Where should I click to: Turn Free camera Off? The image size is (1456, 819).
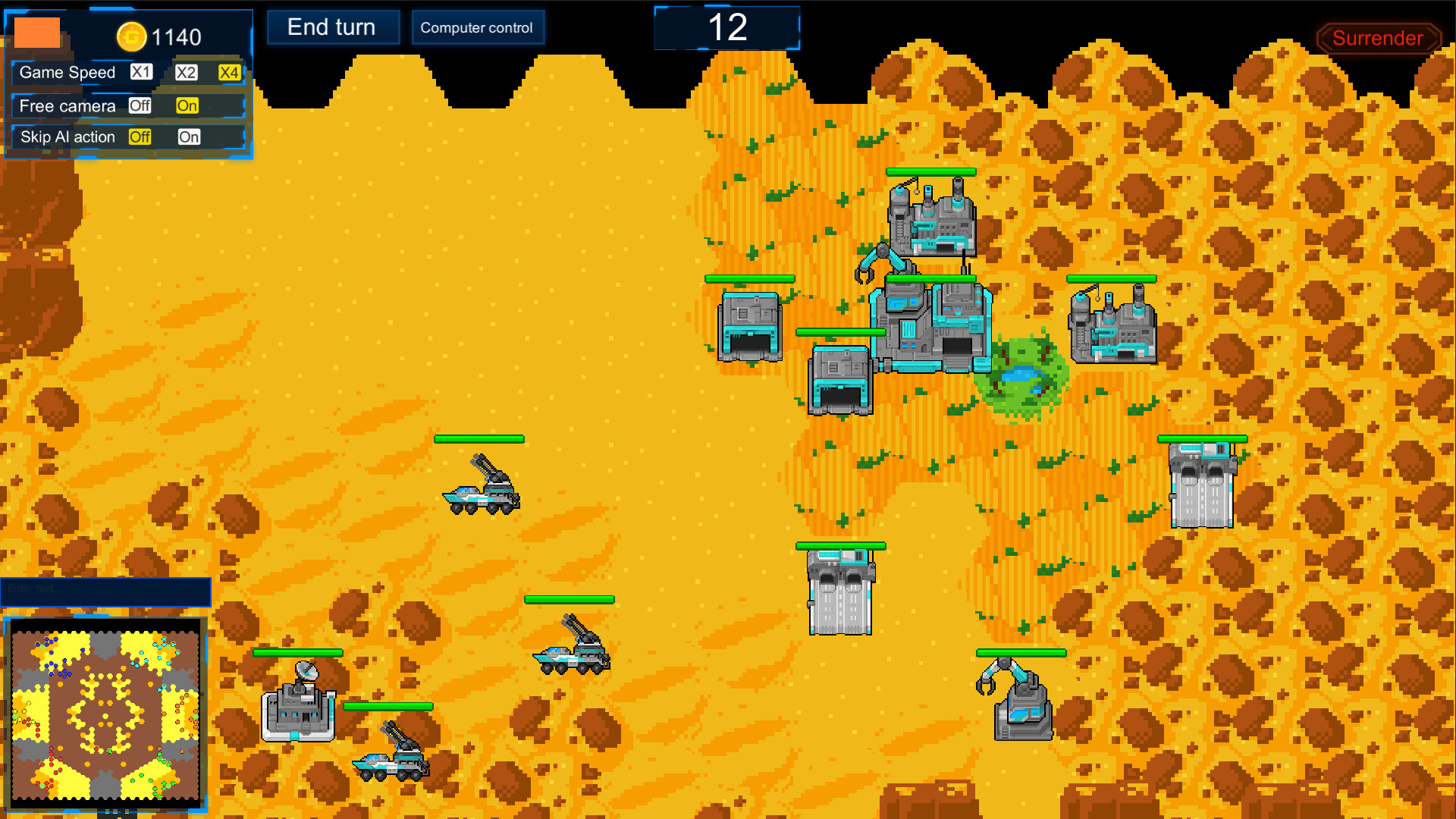click(139, 106)
